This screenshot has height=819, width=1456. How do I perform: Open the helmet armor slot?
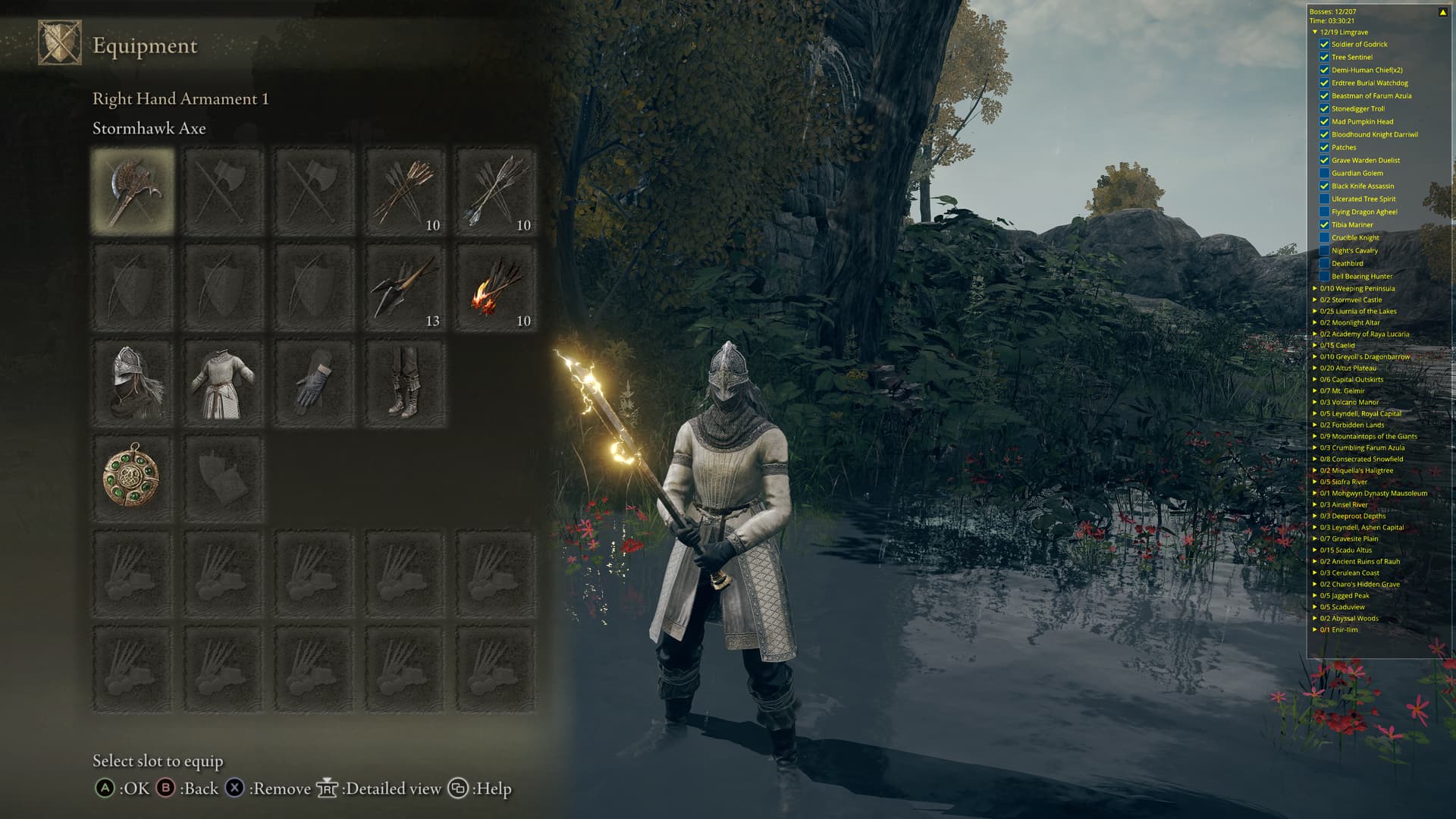pyautogui.click(x=133, y=383)
